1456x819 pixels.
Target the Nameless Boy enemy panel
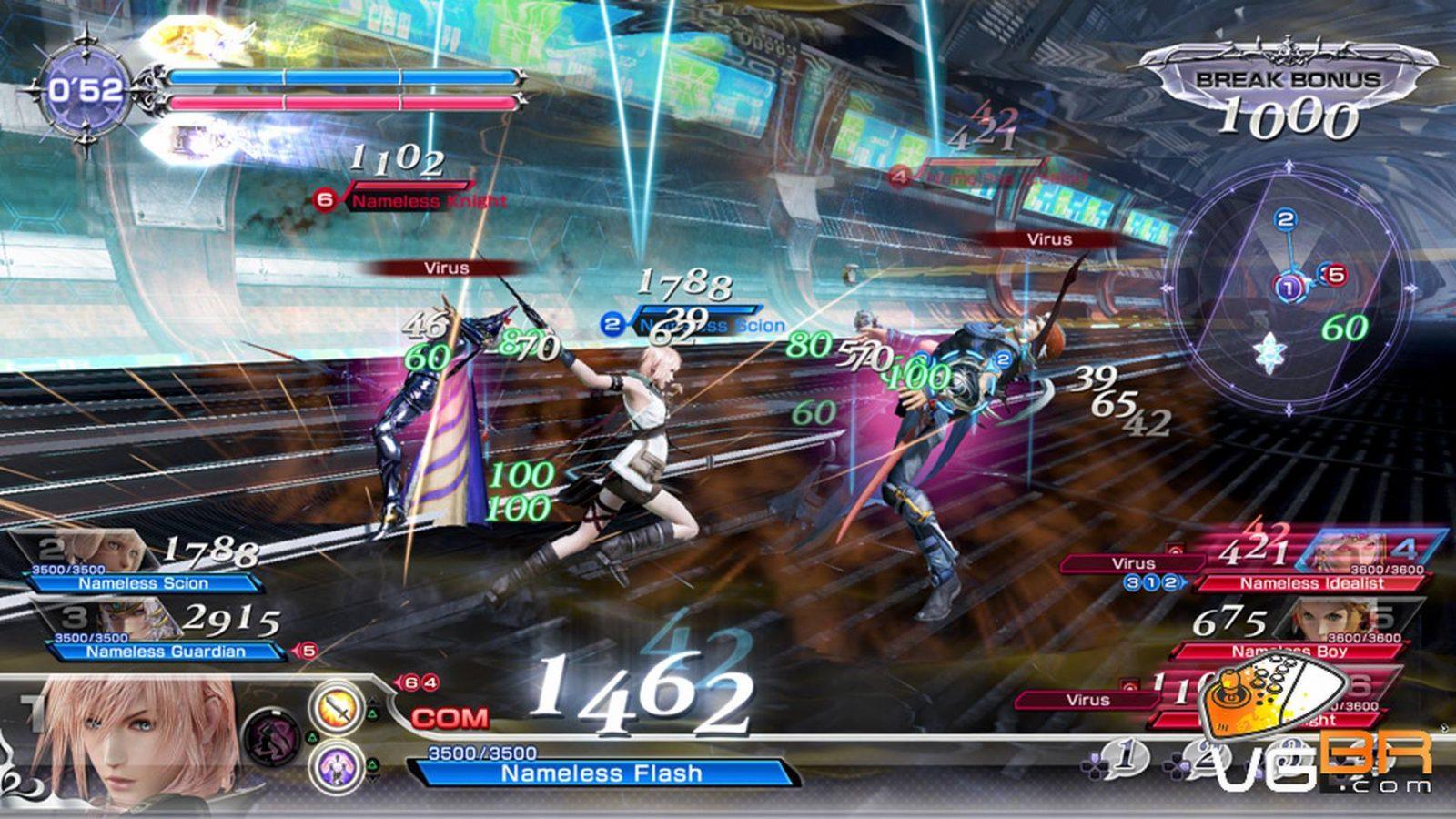point(1290,651)
